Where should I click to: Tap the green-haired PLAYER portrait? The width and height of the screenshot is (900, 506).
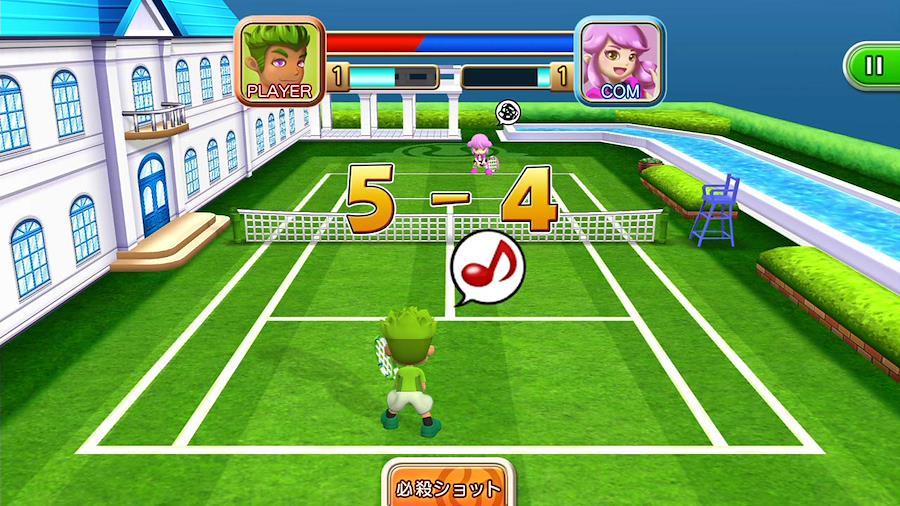280,60
